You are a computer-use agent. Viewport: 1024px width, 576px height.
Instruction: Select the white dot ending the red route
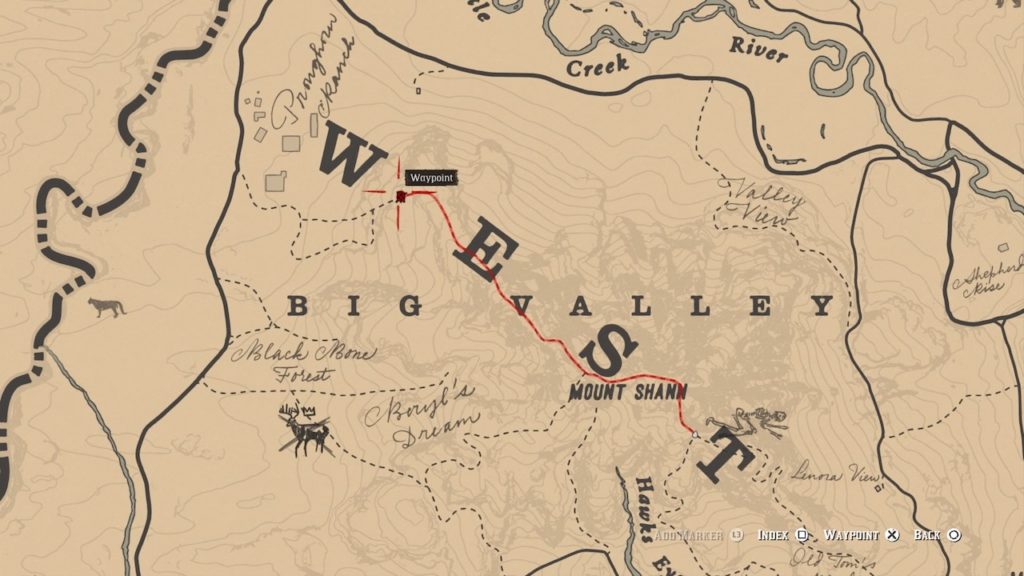coord(694,435)
